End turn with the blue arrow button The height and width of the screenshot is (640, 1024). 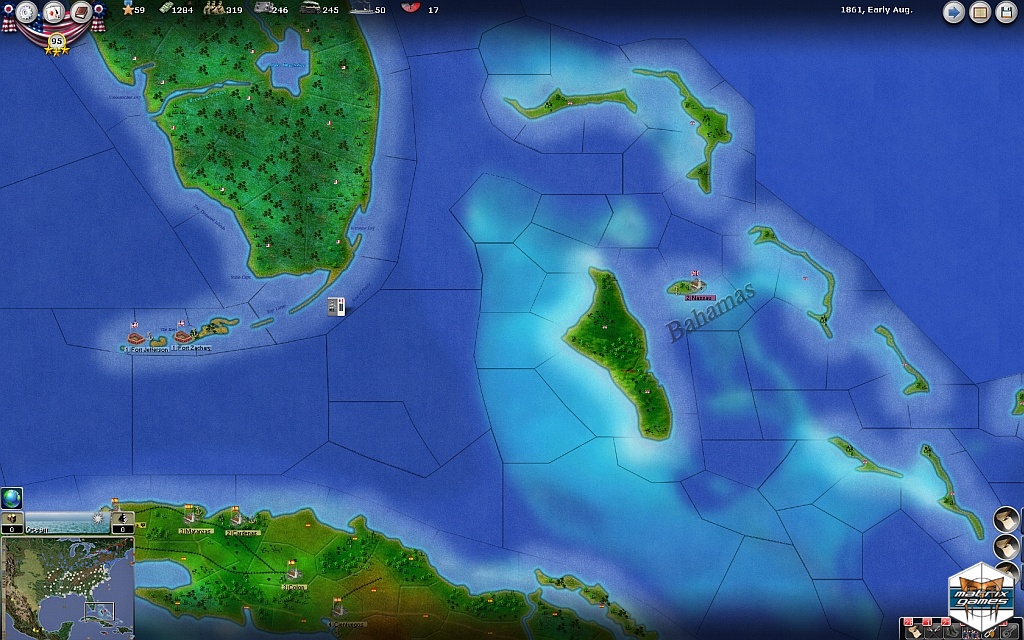(954, 13)
